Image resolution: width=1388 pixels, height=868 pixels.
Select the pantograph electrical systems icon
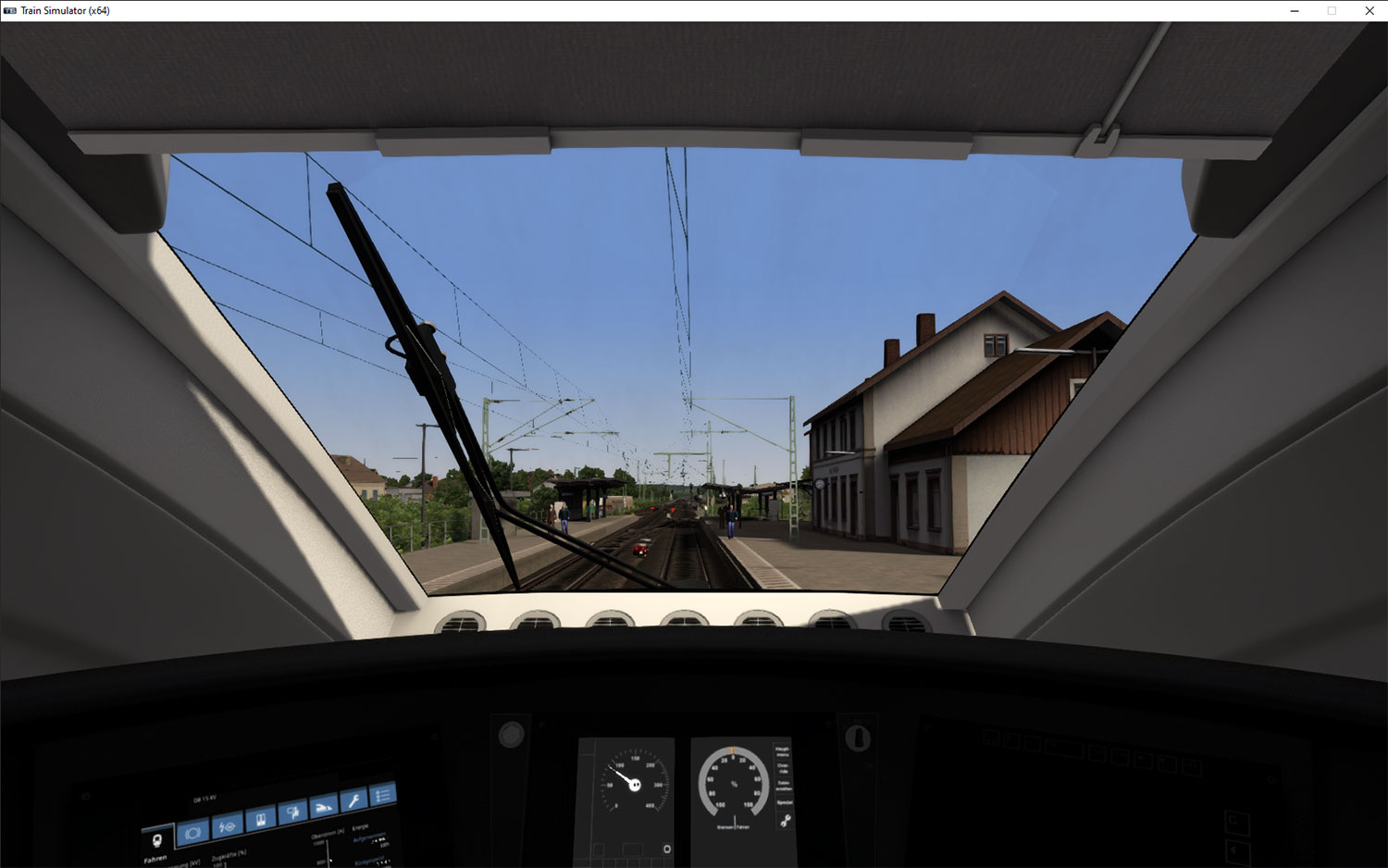(227, 825)
